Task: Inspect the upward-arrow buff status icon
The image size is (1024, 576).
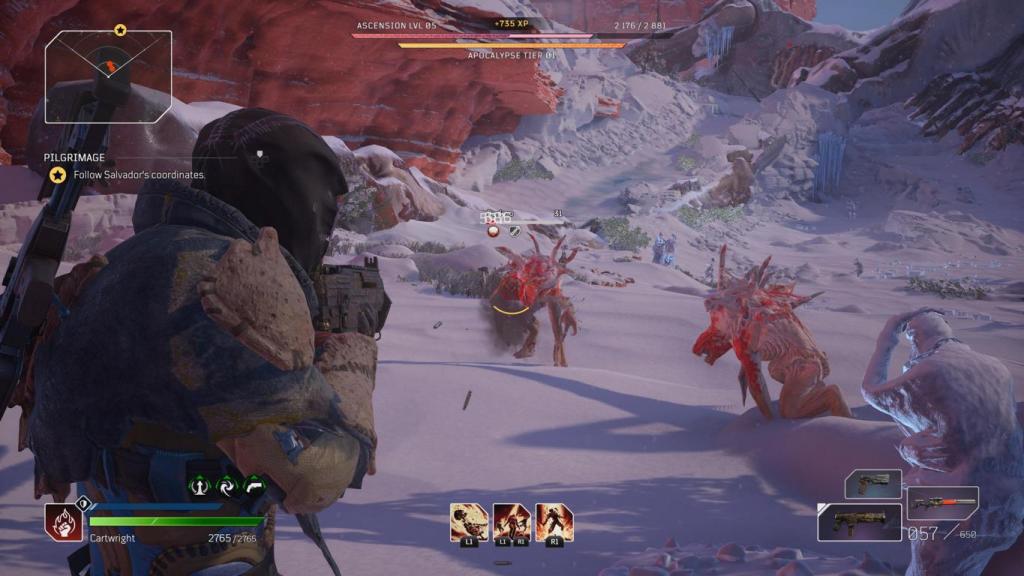Action: (x=200, y=485)
